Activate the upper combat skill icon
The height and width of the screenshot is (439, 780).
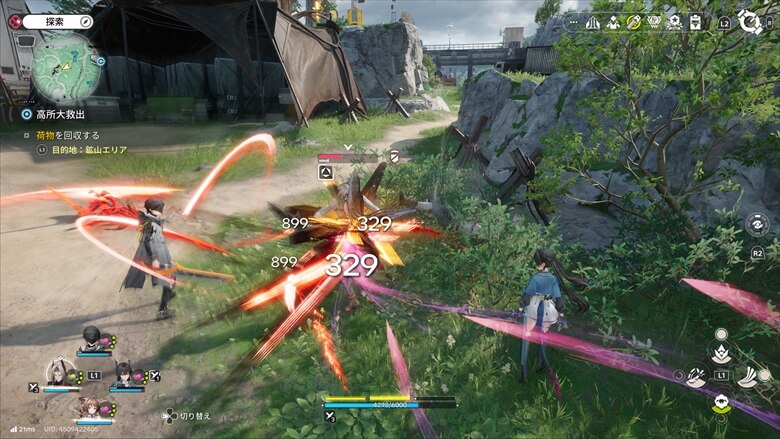720,350
